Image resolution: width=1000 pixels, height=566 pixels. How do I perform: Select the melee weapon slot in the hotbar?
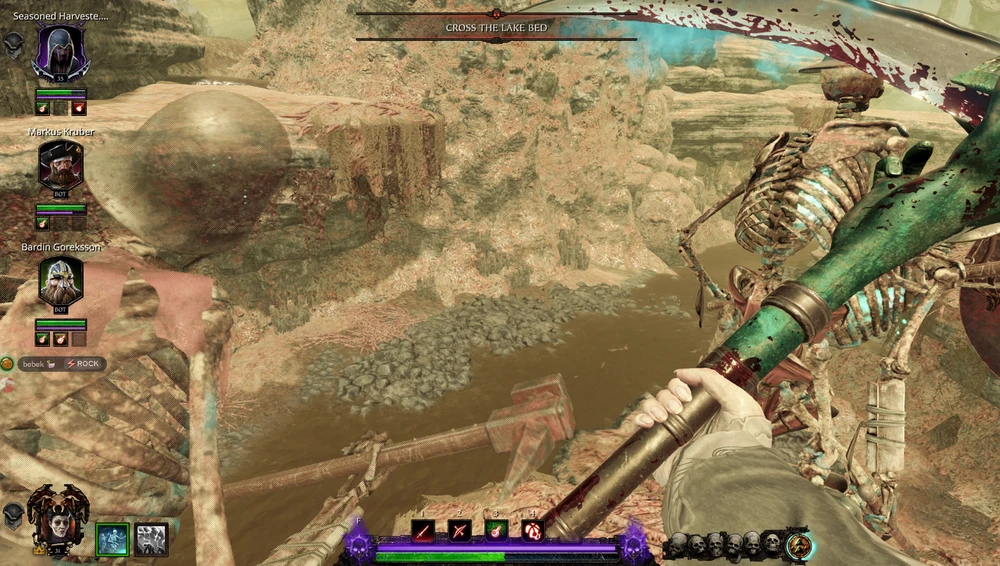(421, 531)
